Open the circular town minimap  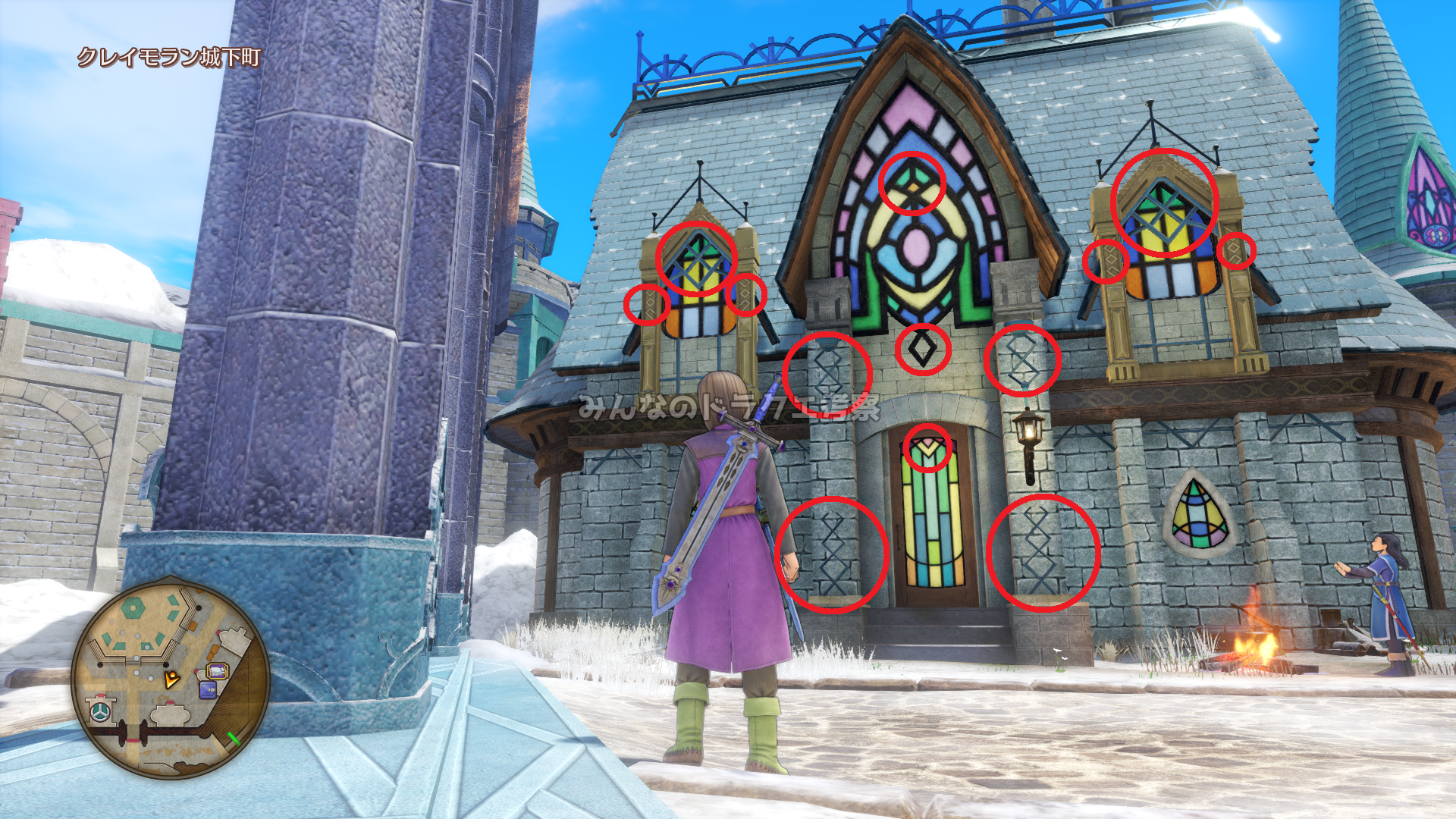171,677
